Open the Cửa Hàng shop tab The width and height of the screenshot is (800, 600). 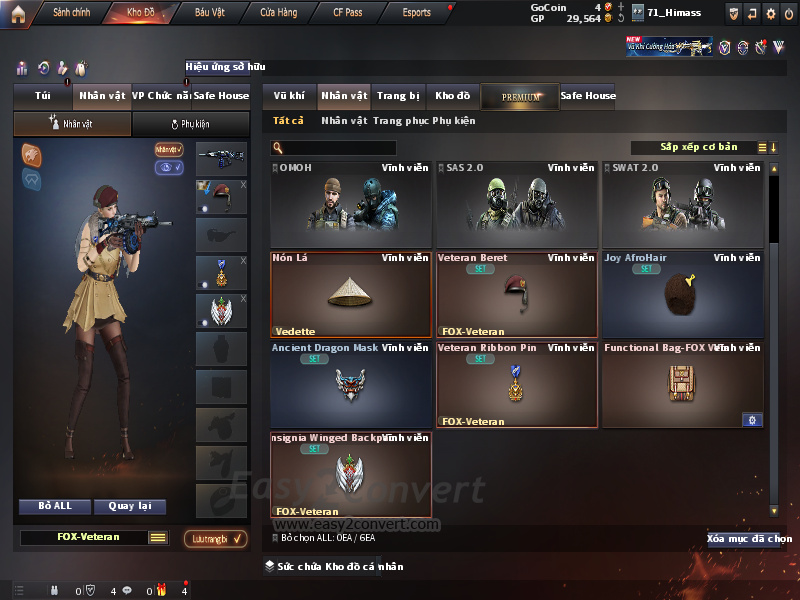tap(278, 13)
